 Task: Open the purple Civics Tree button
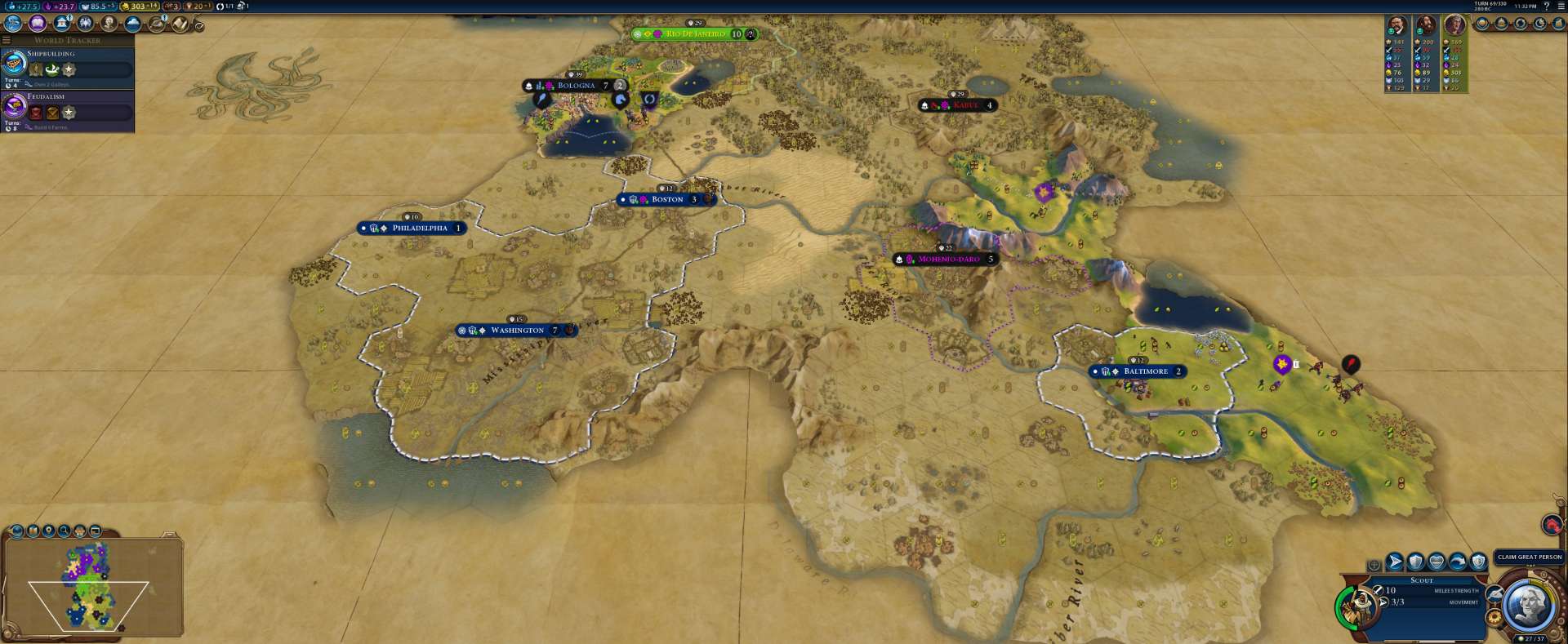pyautogui.click(x=37, y=24)
